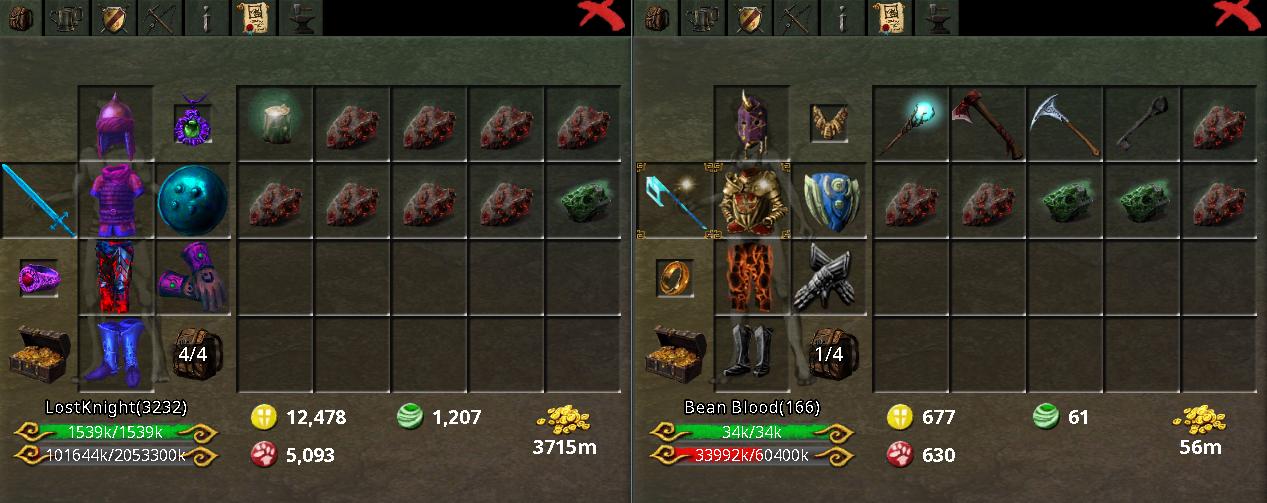
Task: Choose the silver pickaxe inventory slot
Action: click(x=1065, y=124)
